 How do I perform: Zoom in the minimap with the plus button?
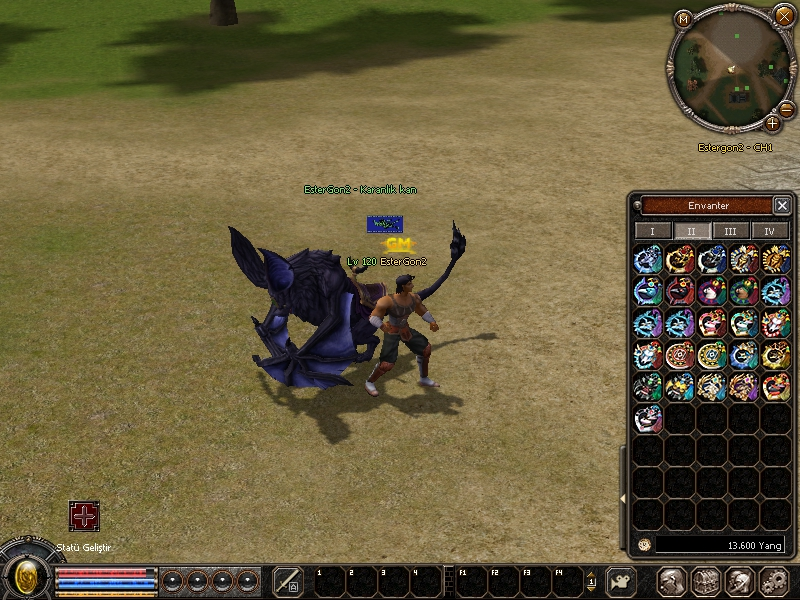click(773, 123)
